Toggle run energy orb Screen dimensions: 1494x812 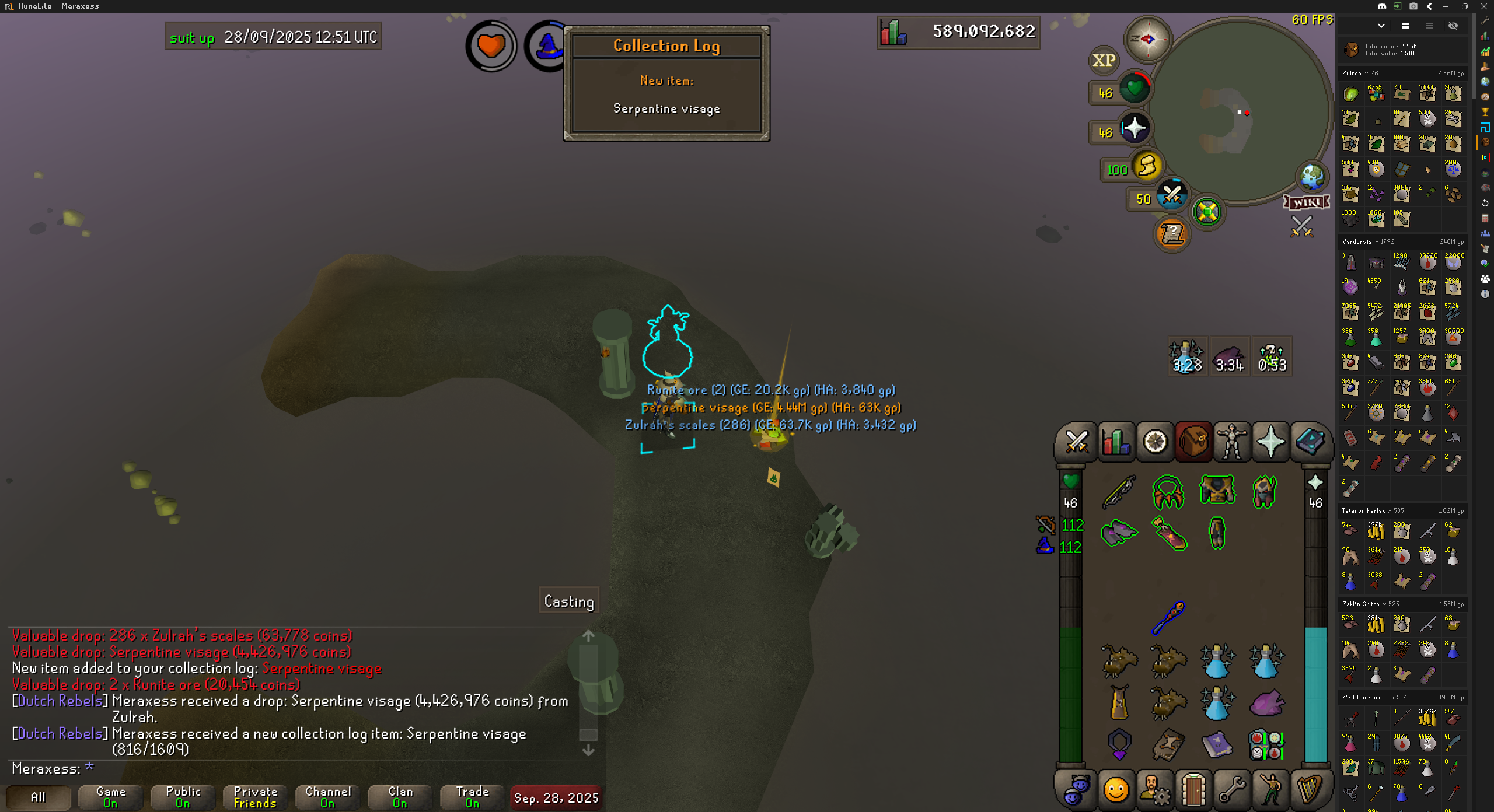point(1146,166)
